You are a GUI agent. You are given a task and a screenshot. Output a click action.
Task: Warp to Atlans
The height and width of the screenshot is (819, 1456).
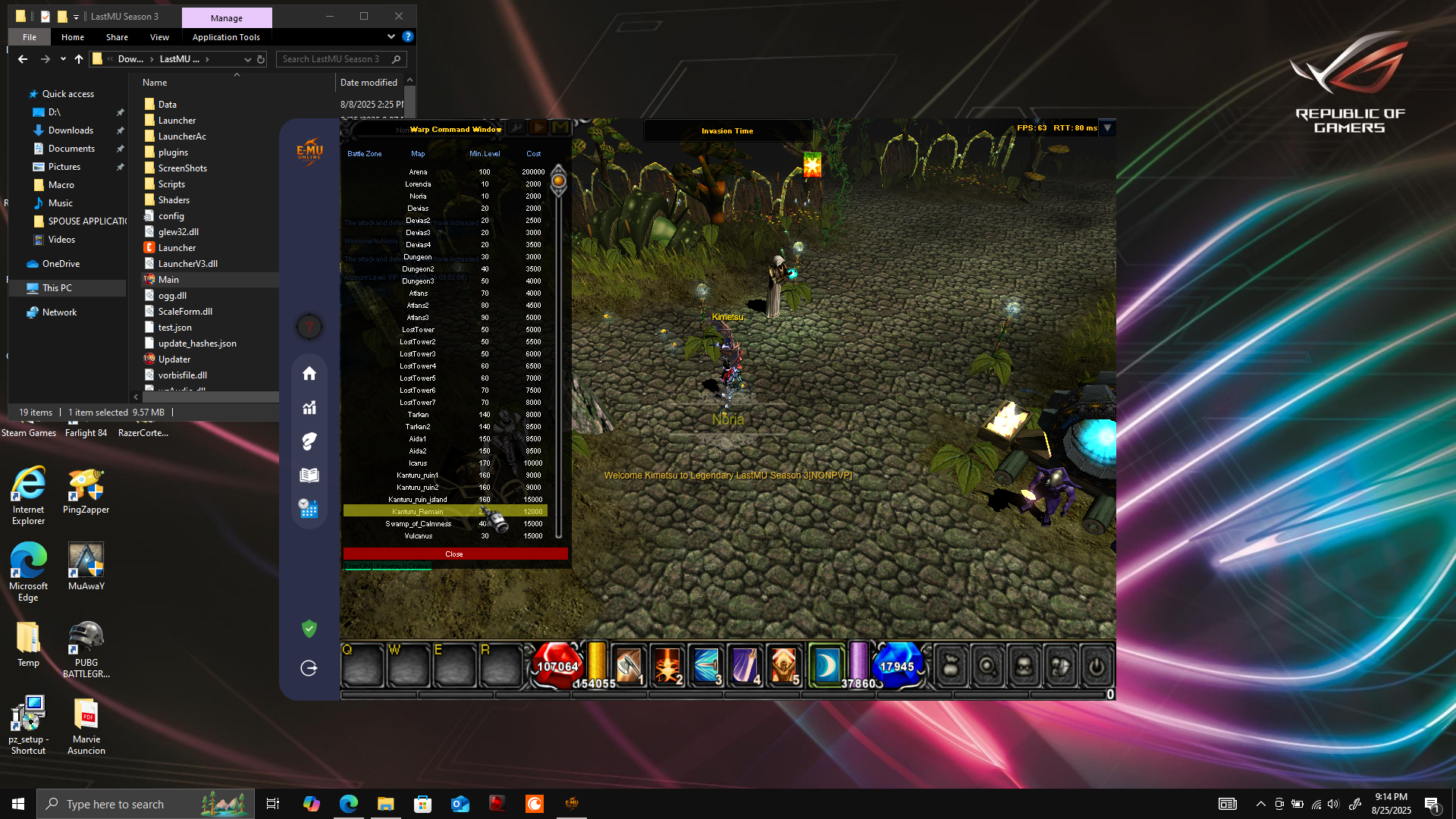[x=419, y=293]
